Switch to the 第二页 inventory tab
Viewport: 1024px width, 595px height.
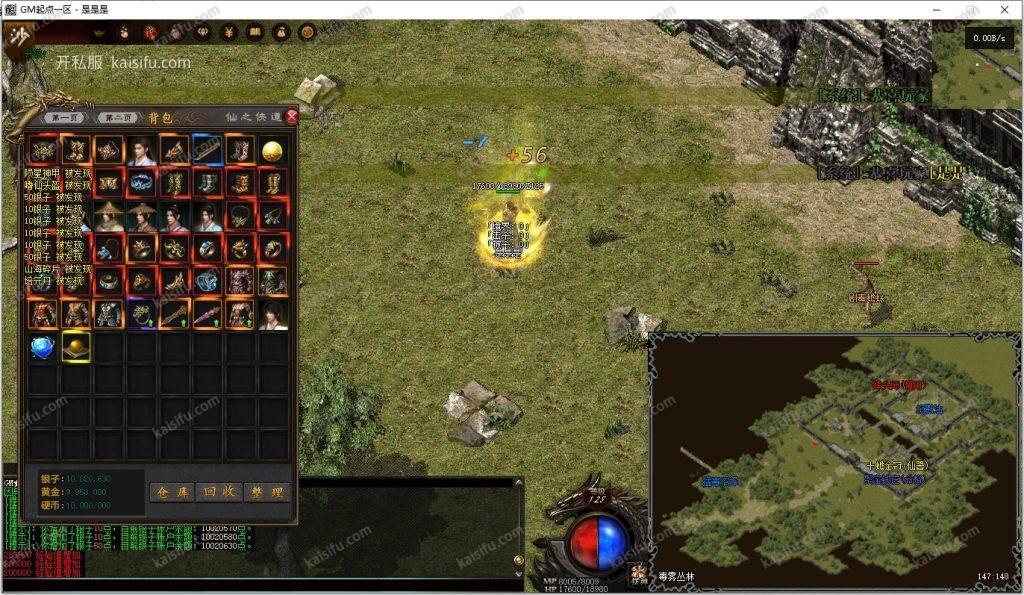pos(120,117)
